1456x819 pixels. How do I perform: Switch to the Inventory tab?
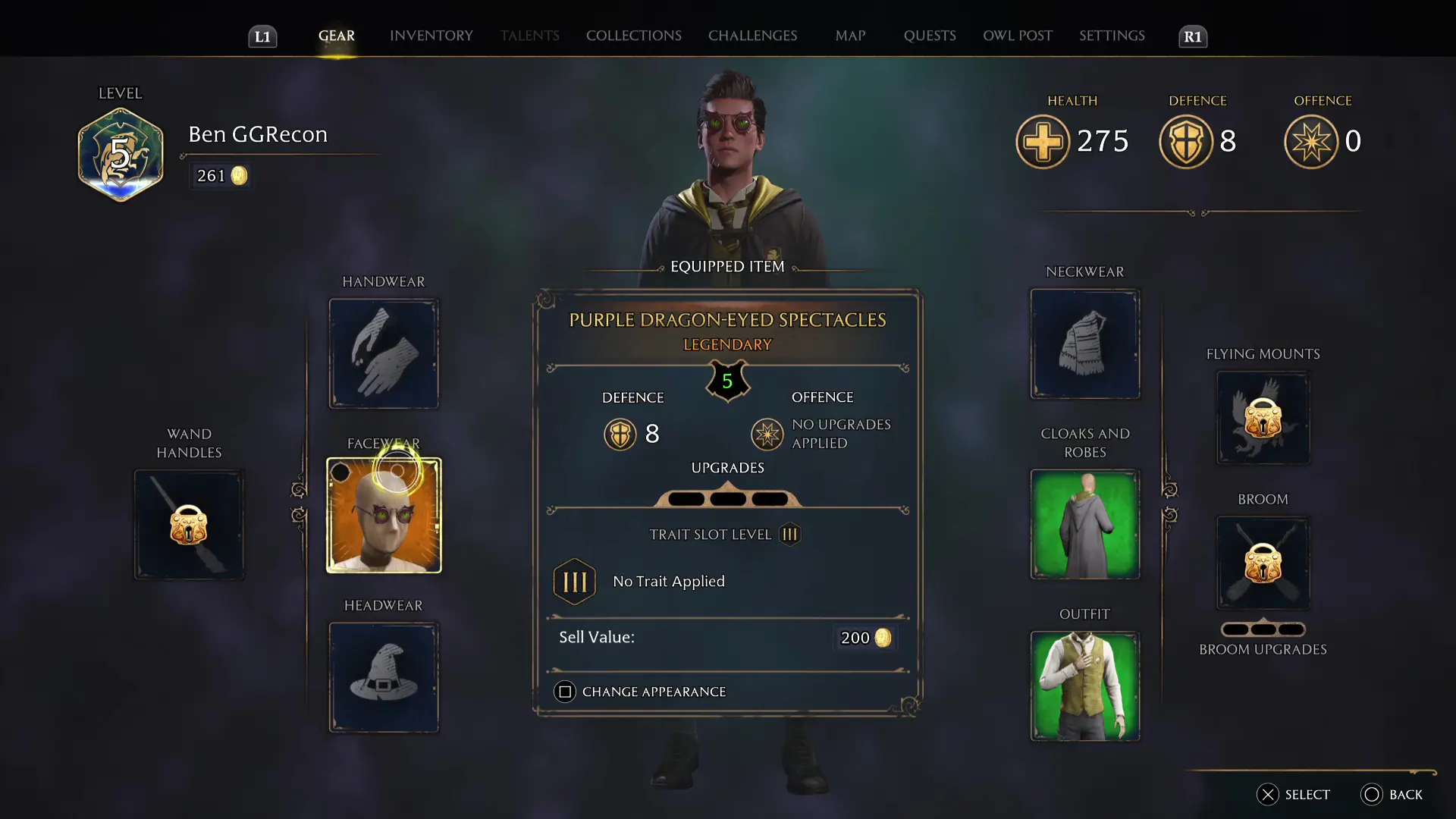(x=431, y=36)
